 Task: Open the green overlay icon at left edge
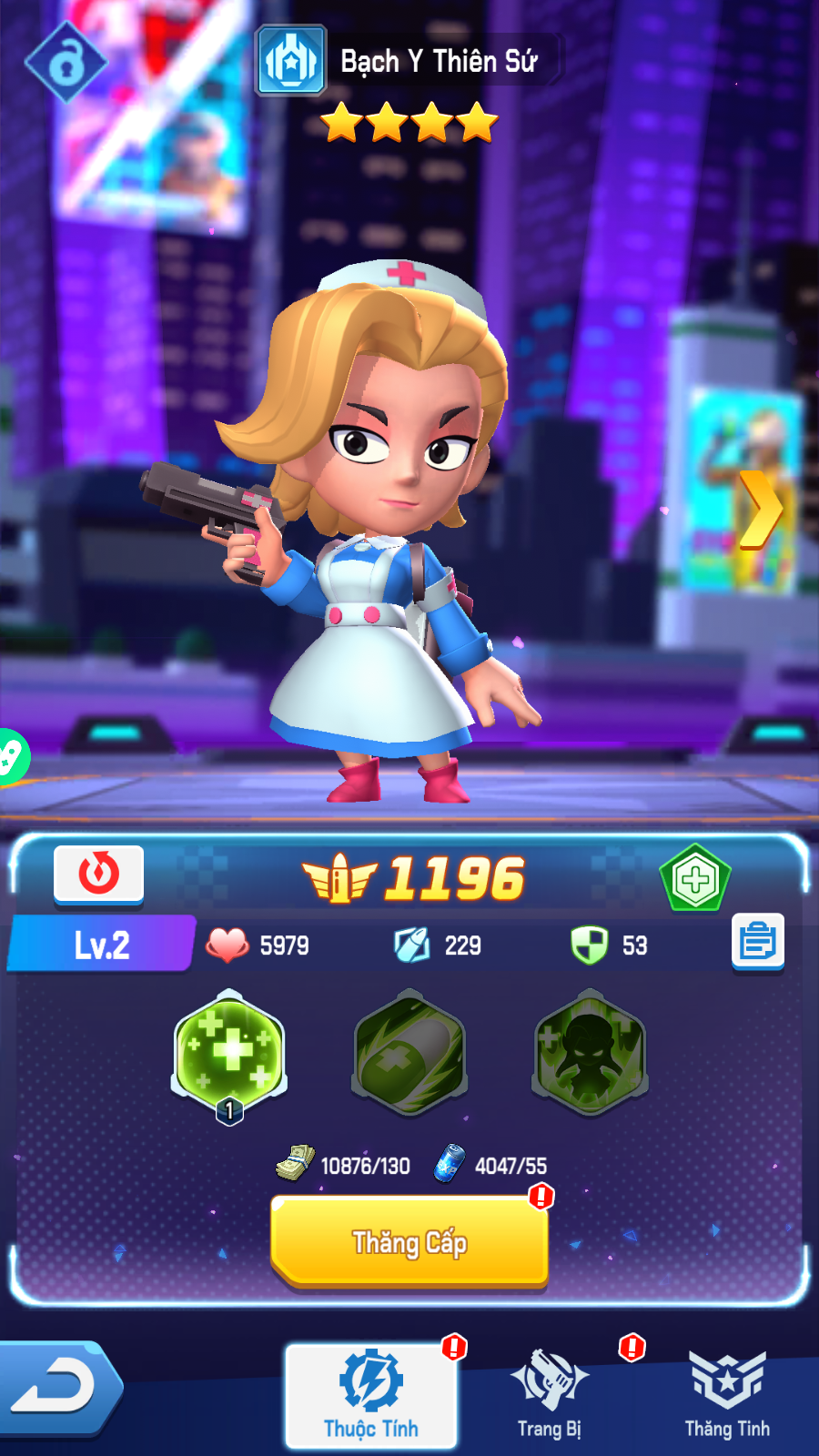11,756
